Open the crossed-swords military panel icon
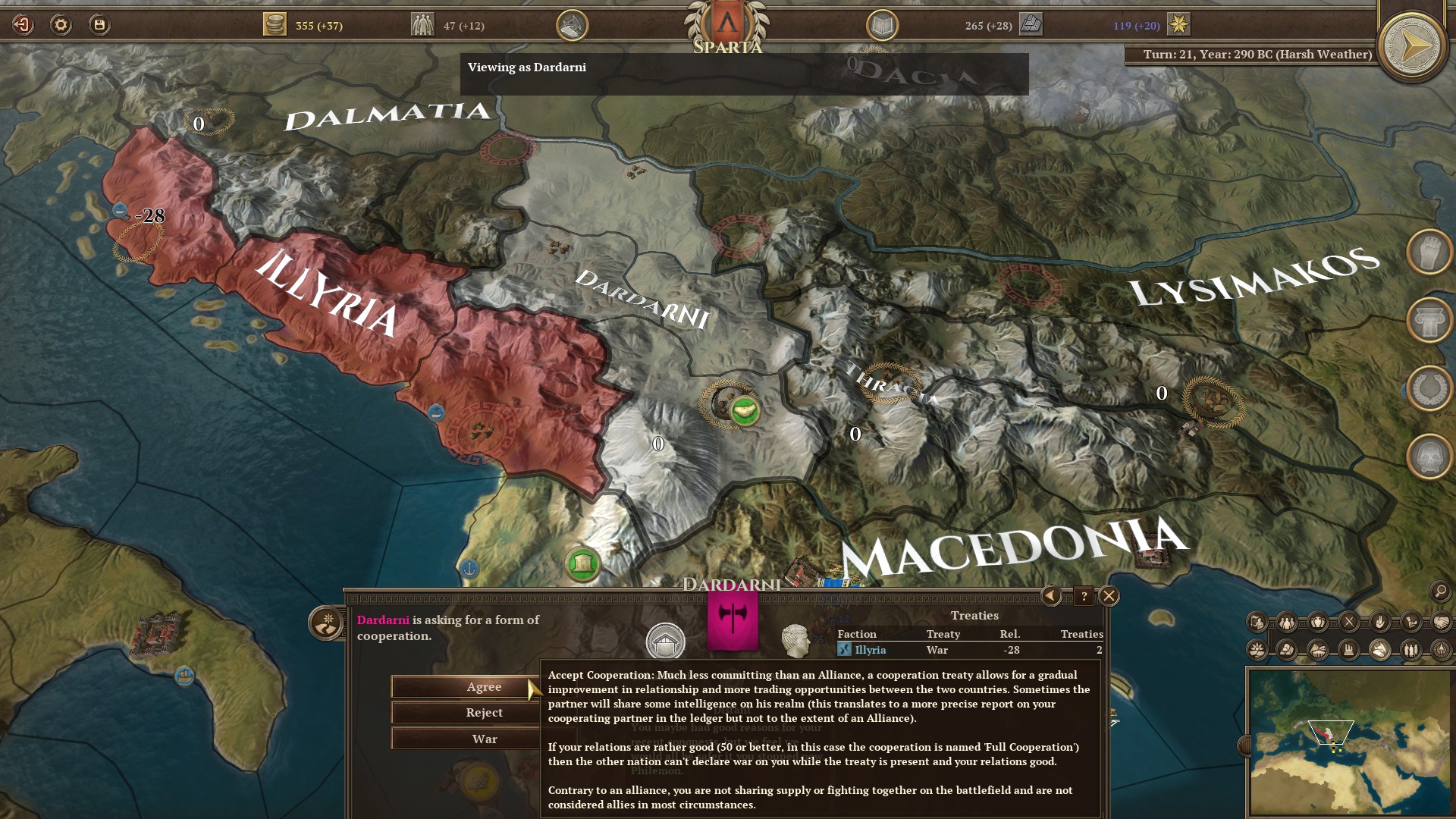The width and height of the screenshot is (1456, 819). click(x=1348, y=621)
